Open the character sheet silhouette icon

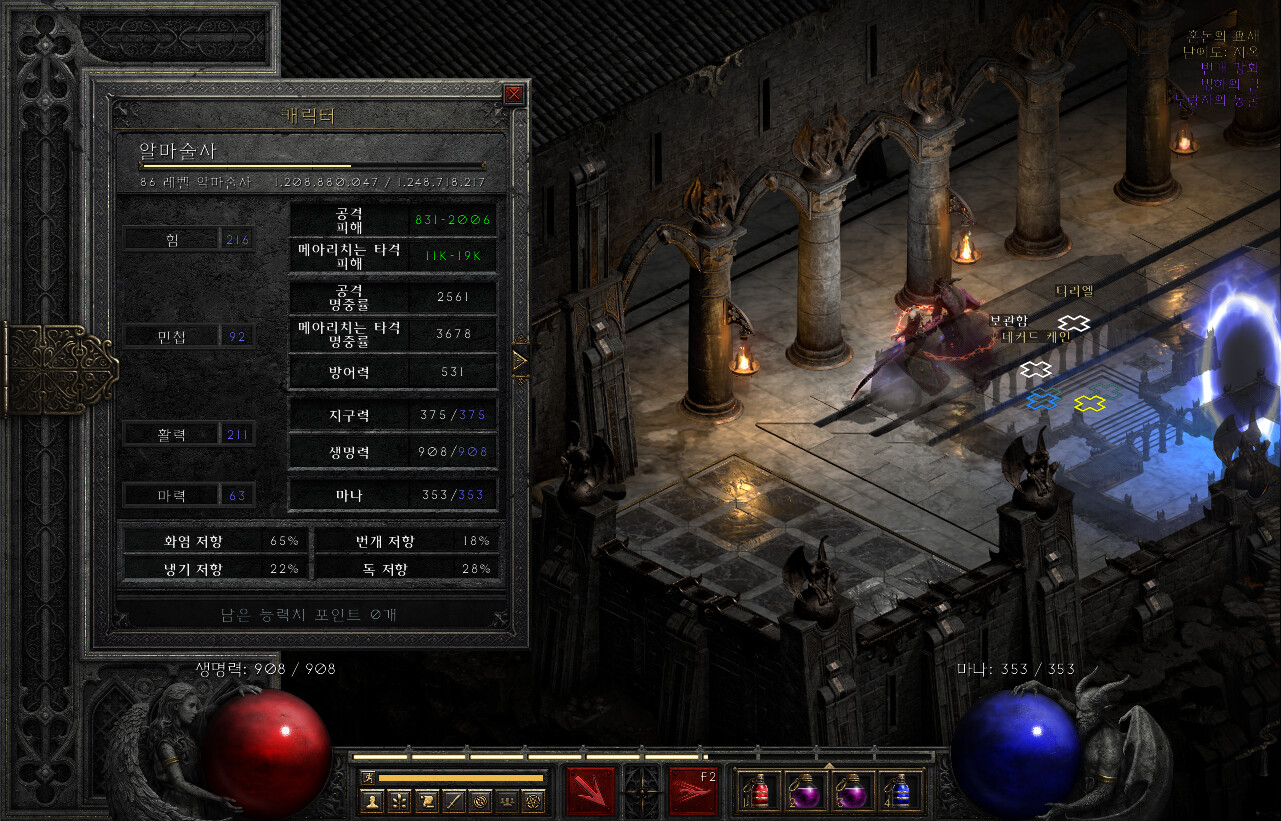(x=373, y=800)
